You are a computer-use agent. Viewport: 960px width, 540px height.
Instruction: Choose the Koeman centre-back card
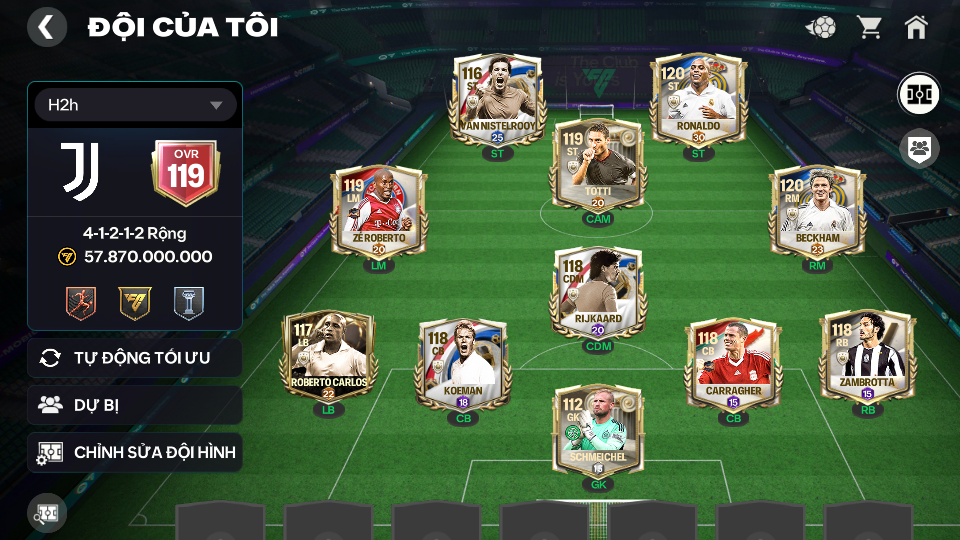463,366
